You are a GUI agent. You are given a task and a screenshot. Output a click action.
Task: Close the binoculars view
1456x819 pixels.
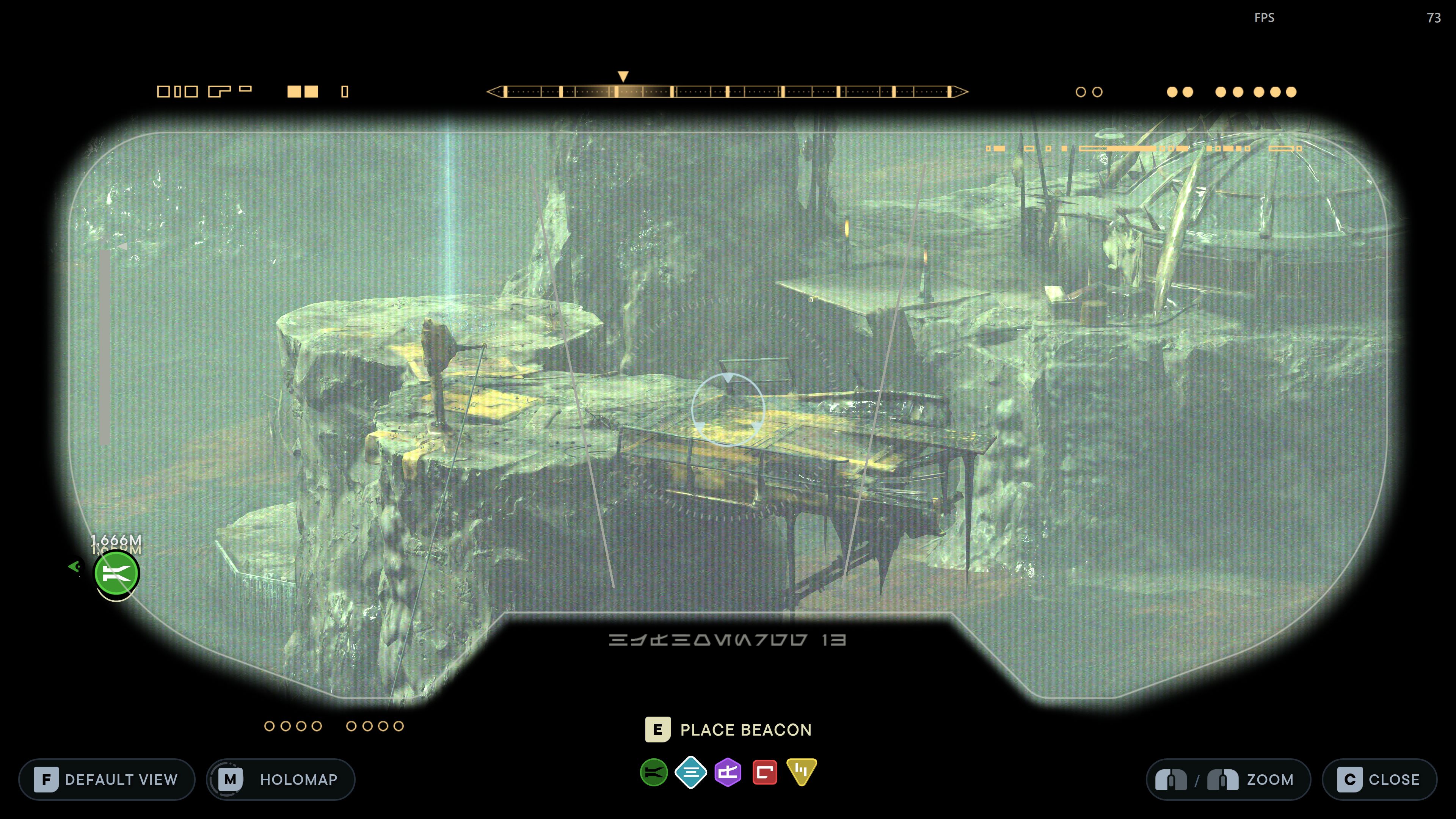click(x=1379, y=780)
